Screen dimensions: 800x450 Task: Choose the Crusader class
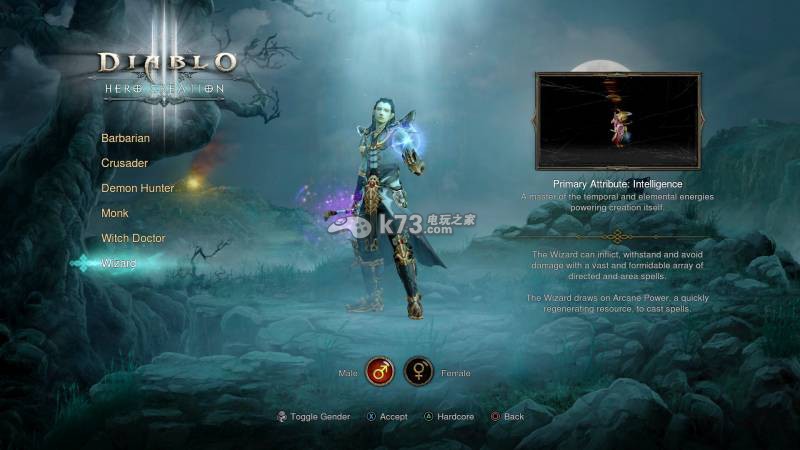(x=124, y=163)
